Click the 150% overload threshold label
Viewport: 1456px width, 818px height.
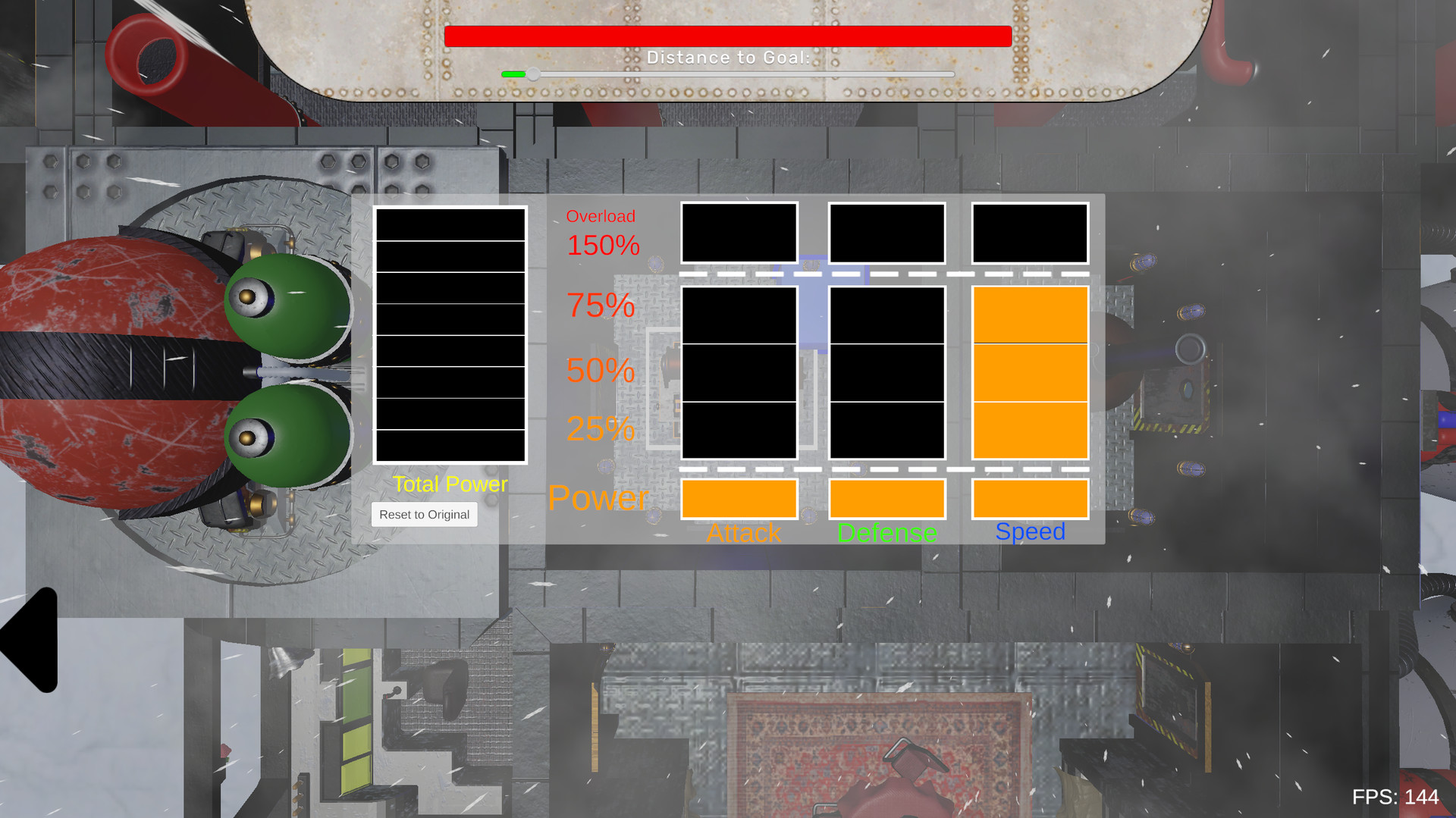coord(601,246)
